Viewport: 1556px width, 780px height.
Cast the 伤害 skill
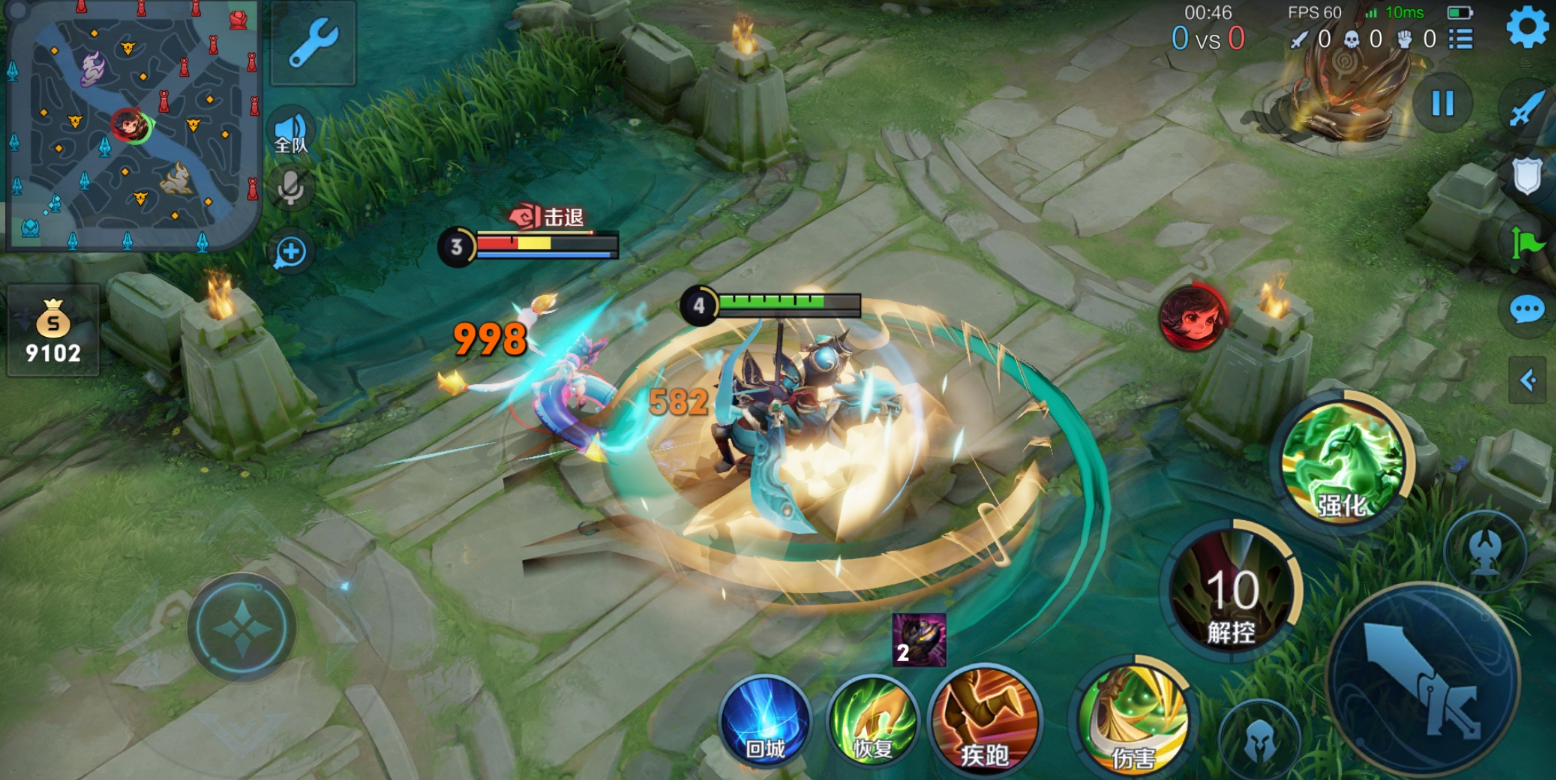click(x=1134, y=720)
